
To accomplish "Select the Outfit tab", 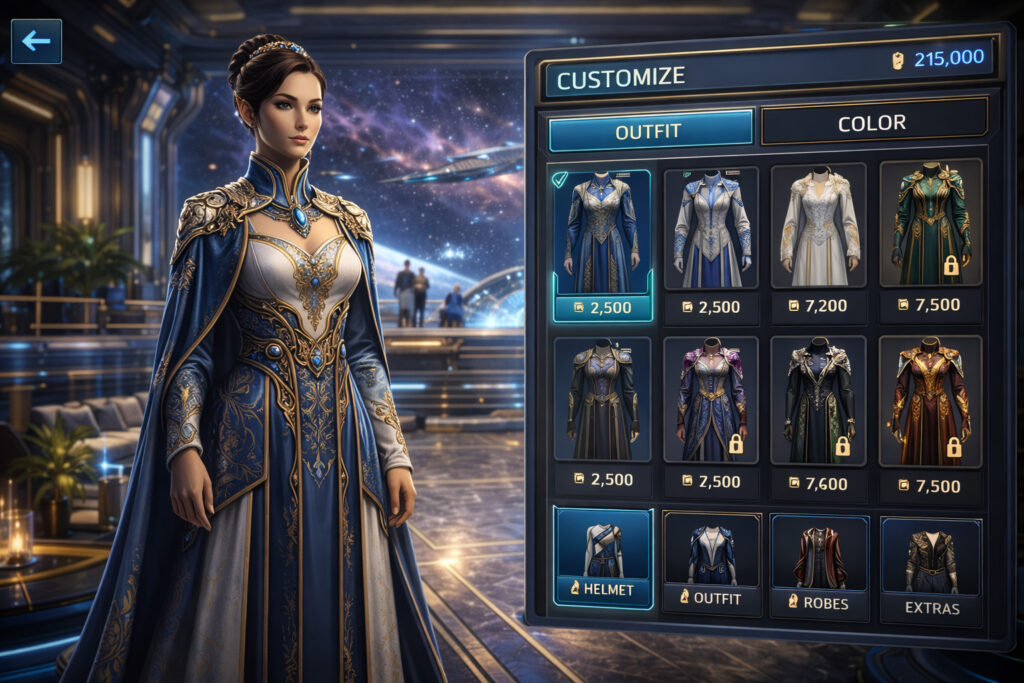I will [x=649, y=130].
